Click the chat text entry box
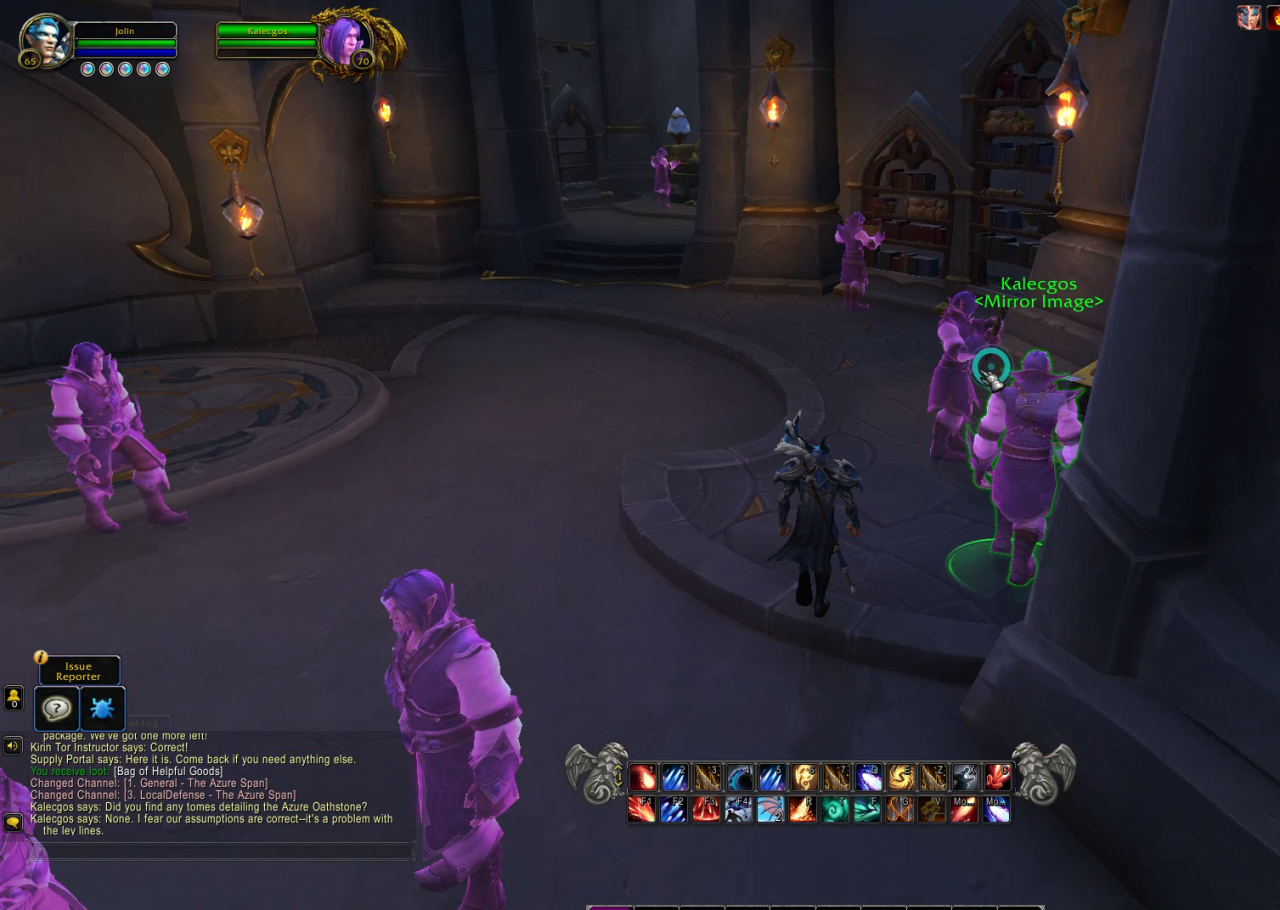Viewport: 1280px width, 910px height. tap(220, 851)
